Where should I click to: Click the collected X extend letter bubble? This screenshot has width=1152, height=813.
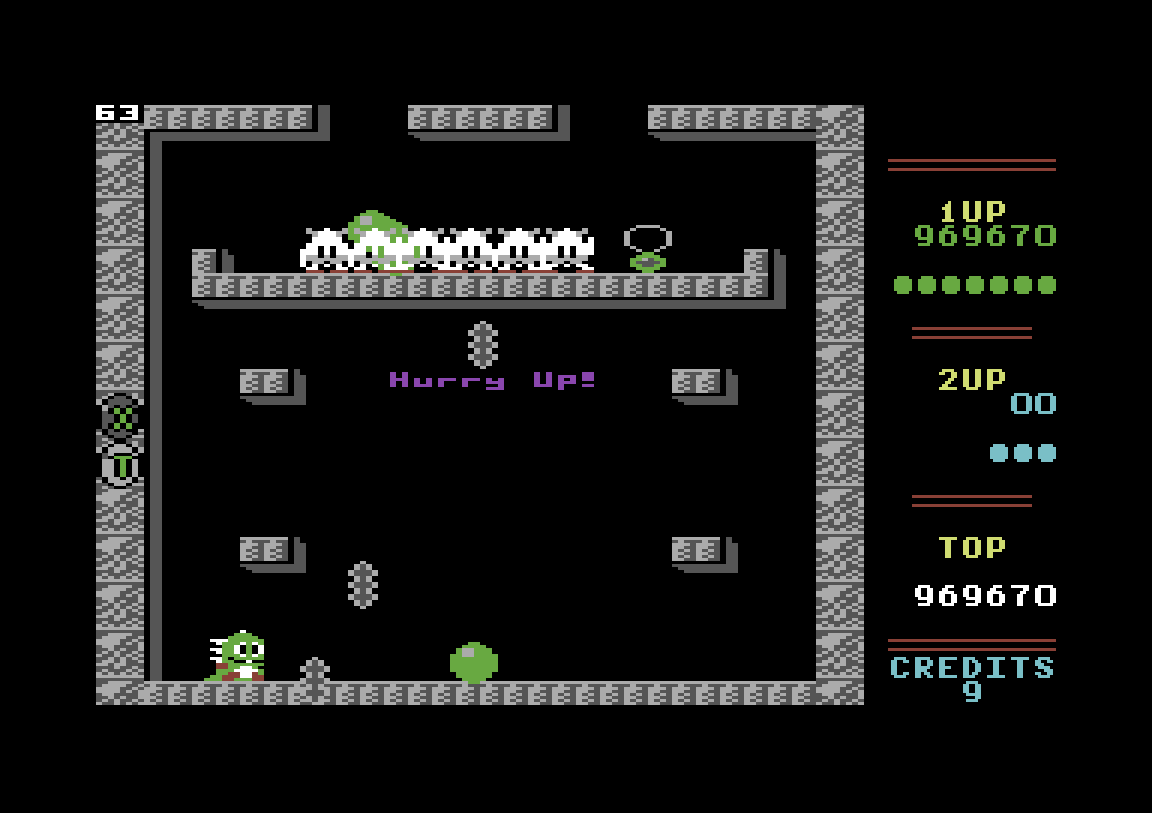pyautogui.click(x=121, y=417)
